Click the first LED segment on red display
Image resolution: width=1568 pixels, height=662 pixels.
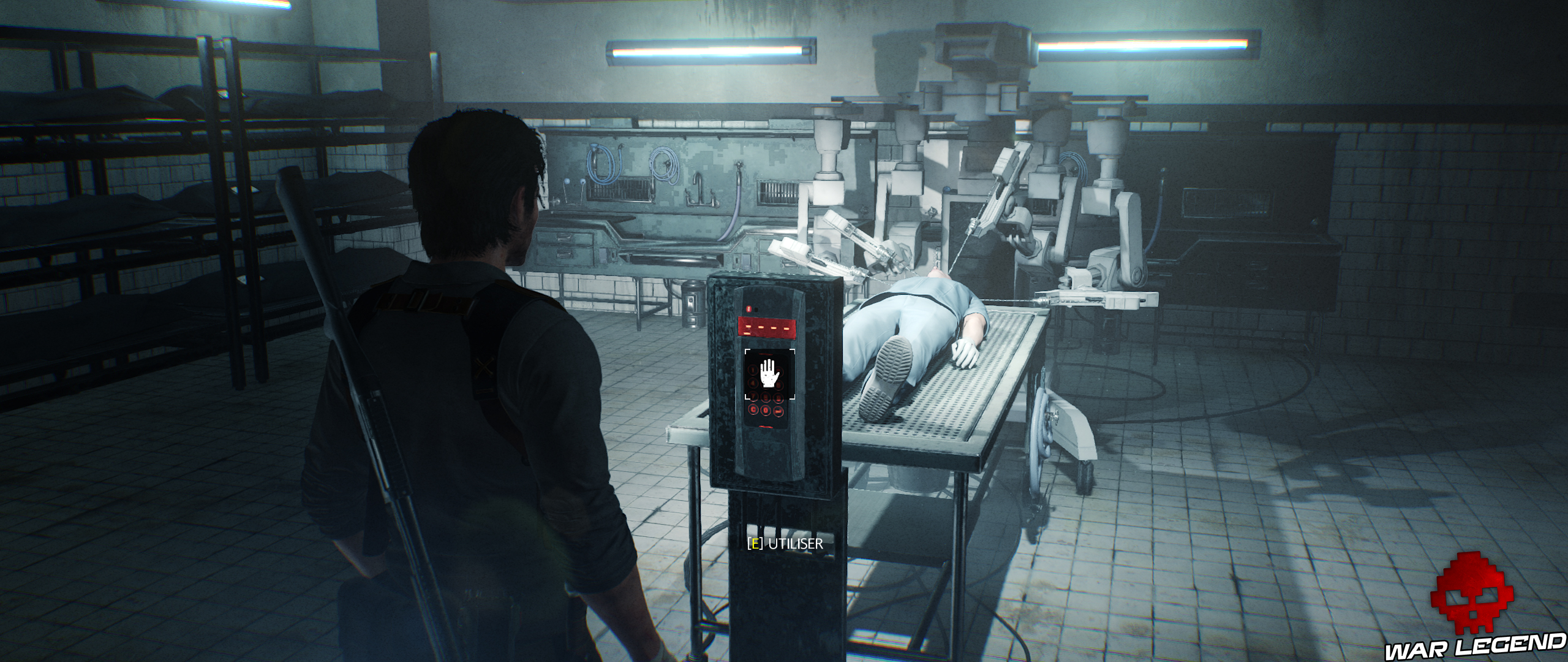pyautogui.click(x=748, y=327)
